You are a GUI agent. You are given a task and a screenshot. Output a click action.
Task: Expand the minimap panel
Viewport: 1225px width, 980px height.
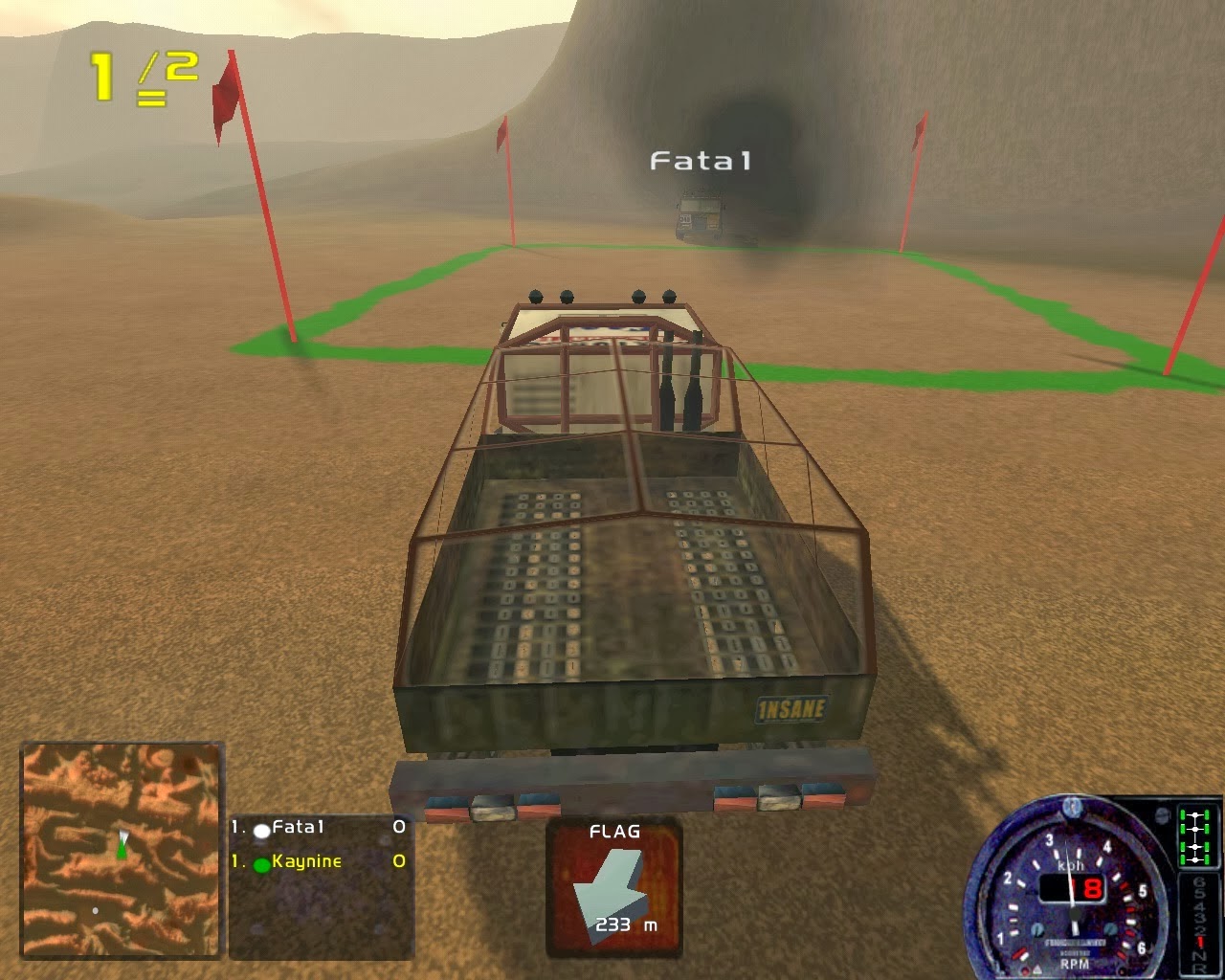point(121,852)
